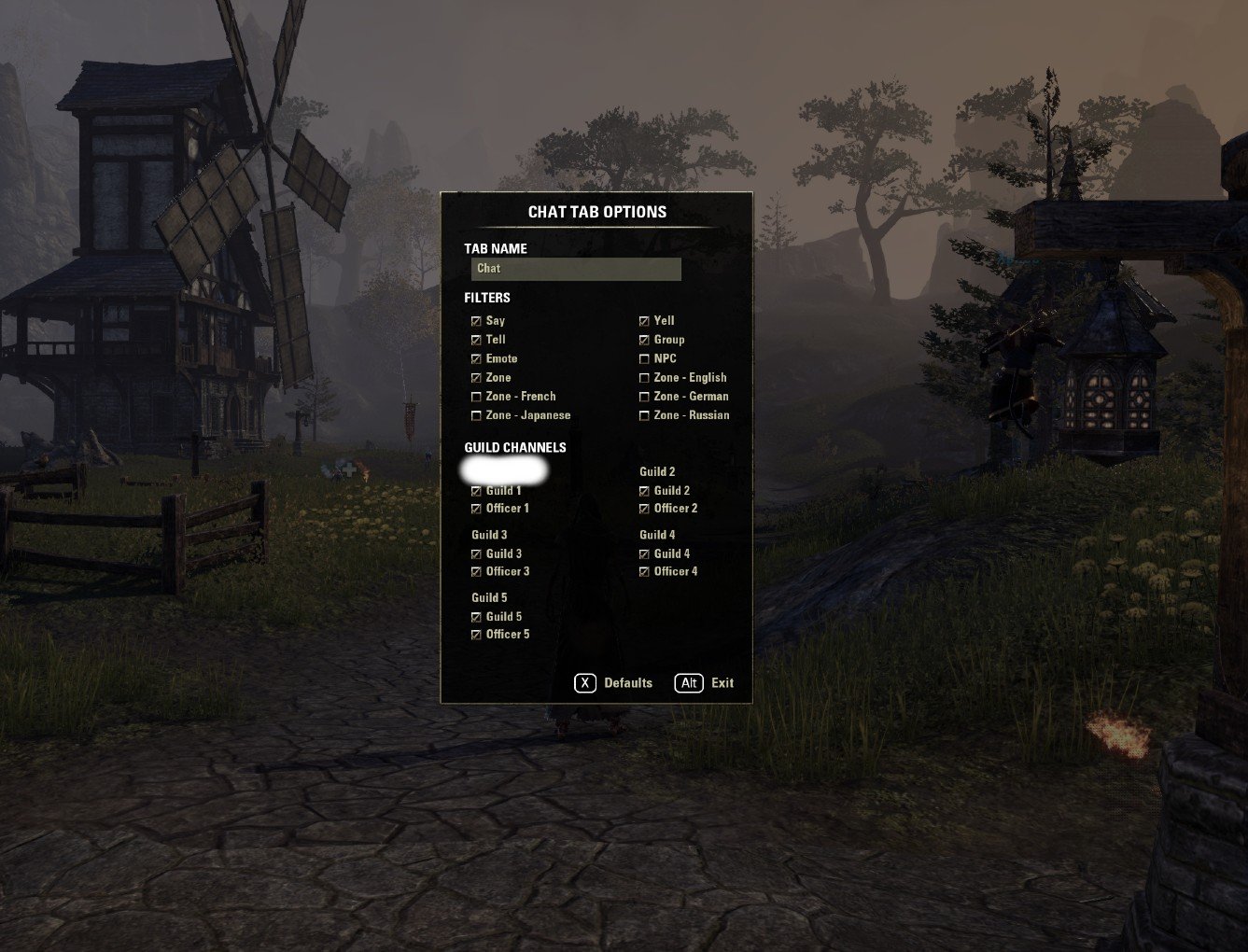Disable the Officer 4 guild channel
This screenshot has width=1248, height=952.
[x=644, y=572]
